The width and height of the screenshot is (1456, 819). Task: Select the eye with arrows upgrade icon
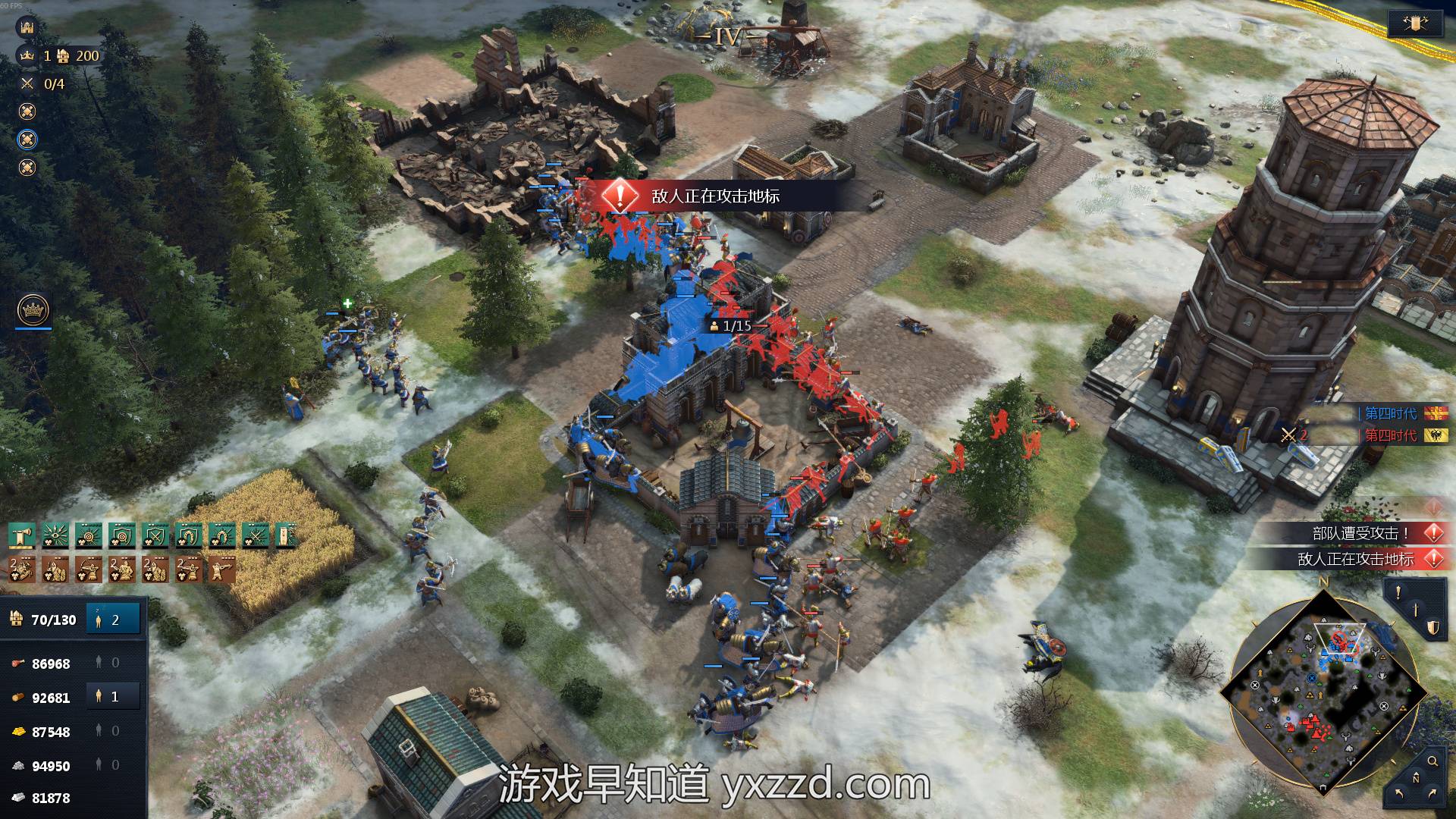click(55, 536)
